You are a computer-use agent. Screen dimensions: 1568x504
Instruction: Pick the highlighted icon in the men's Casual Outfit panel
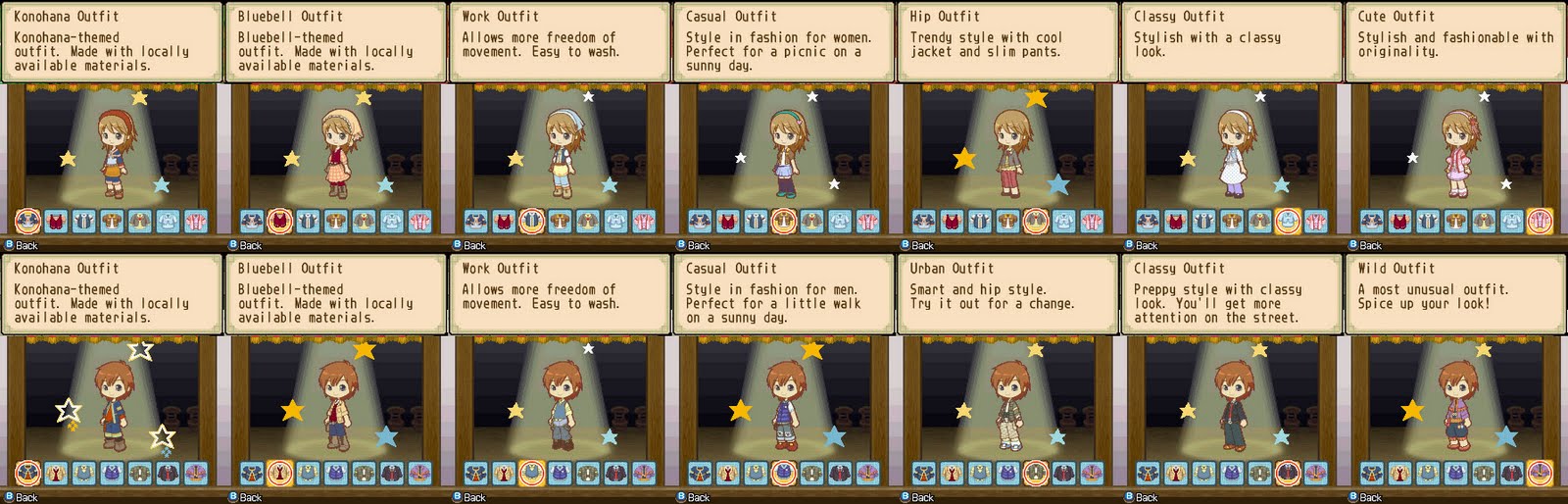783,475
